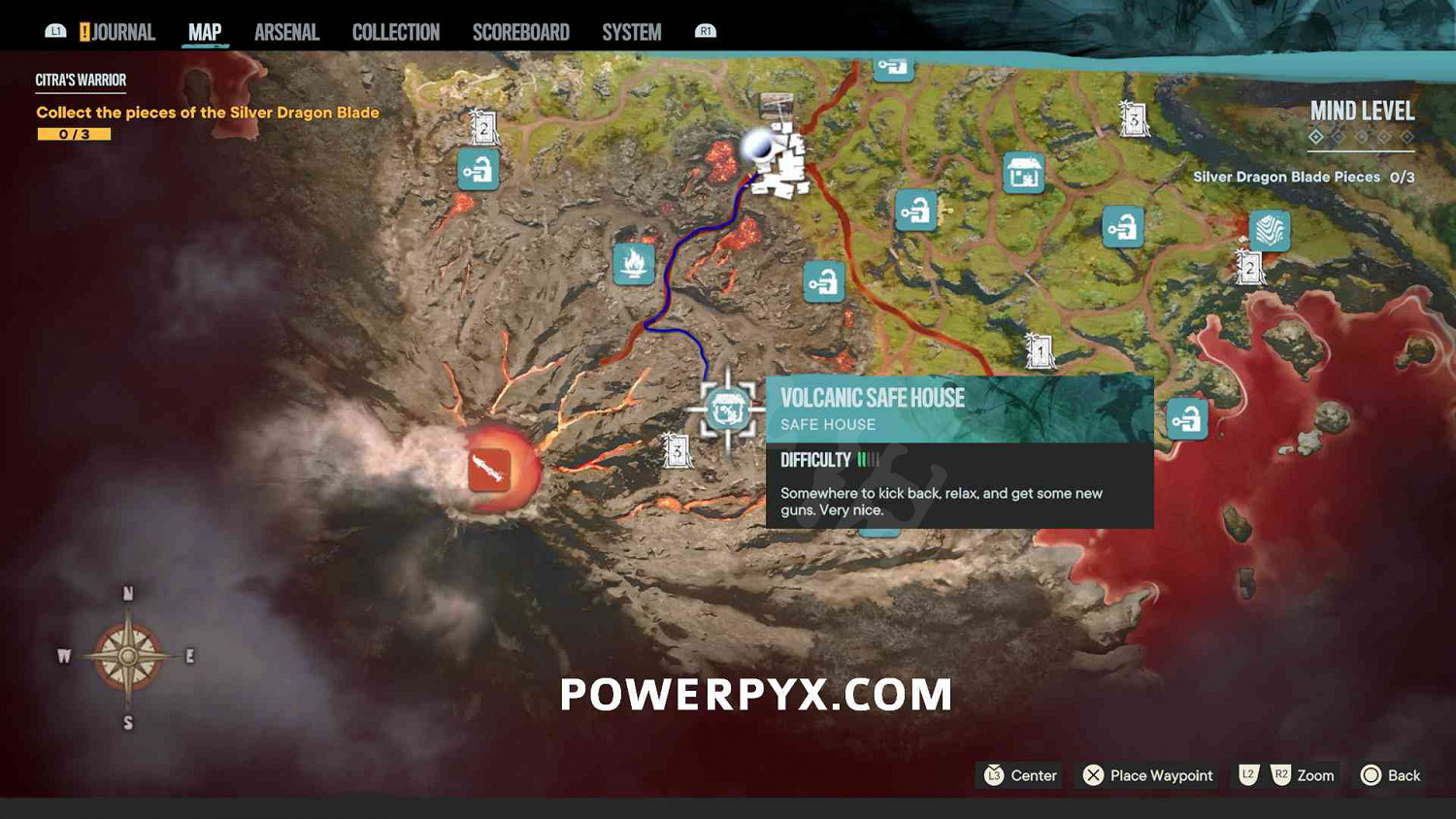Switch to the SCOREBOARD tab
Image resolution: width=1456 pixels, height=819 pixels.
pos(520,31)
